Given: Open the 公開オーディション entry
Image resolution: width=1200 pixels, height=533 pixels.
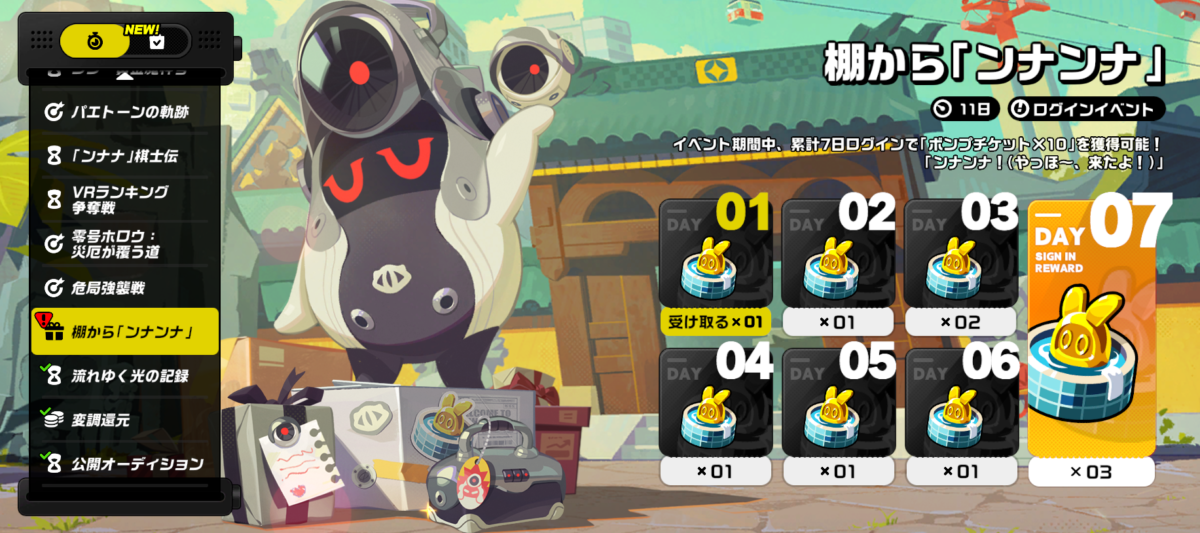Looking at the screenshot, I should point(125,464).
